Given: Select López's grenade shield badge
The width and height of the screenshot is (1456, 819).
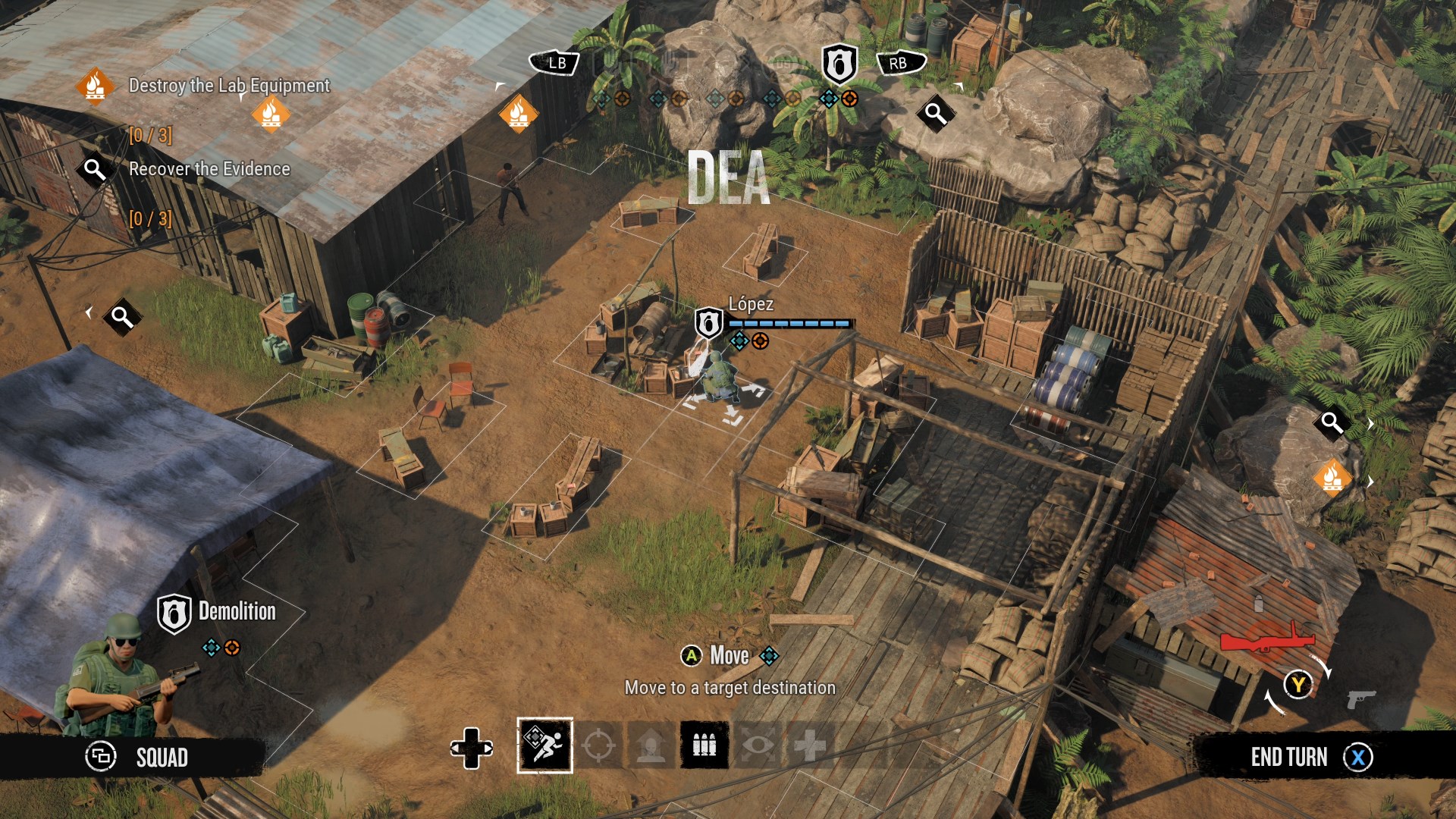Looking at the screenshot, I should 708,324.
